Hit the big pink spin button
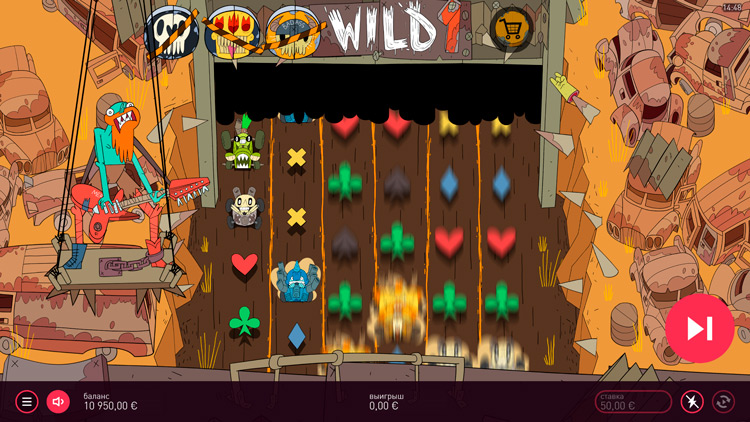The width and height of the screenshot is (750, 422). click(x=699, y=328)
